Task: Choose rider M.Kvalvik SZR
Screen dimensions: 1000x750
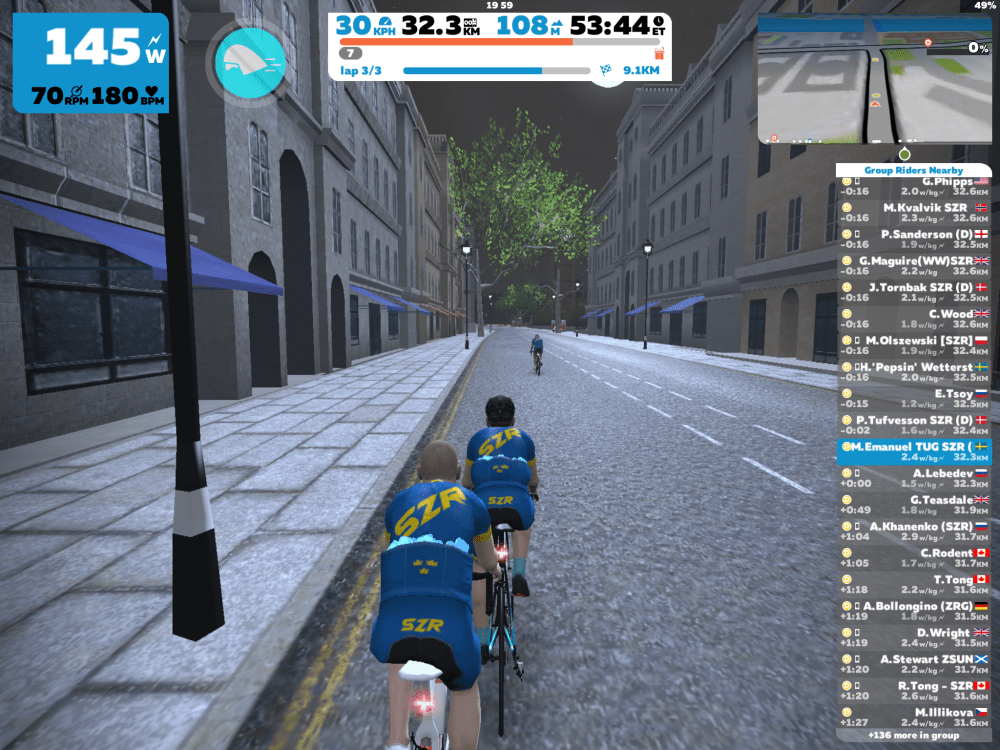Action: click(x=913, y=212)
